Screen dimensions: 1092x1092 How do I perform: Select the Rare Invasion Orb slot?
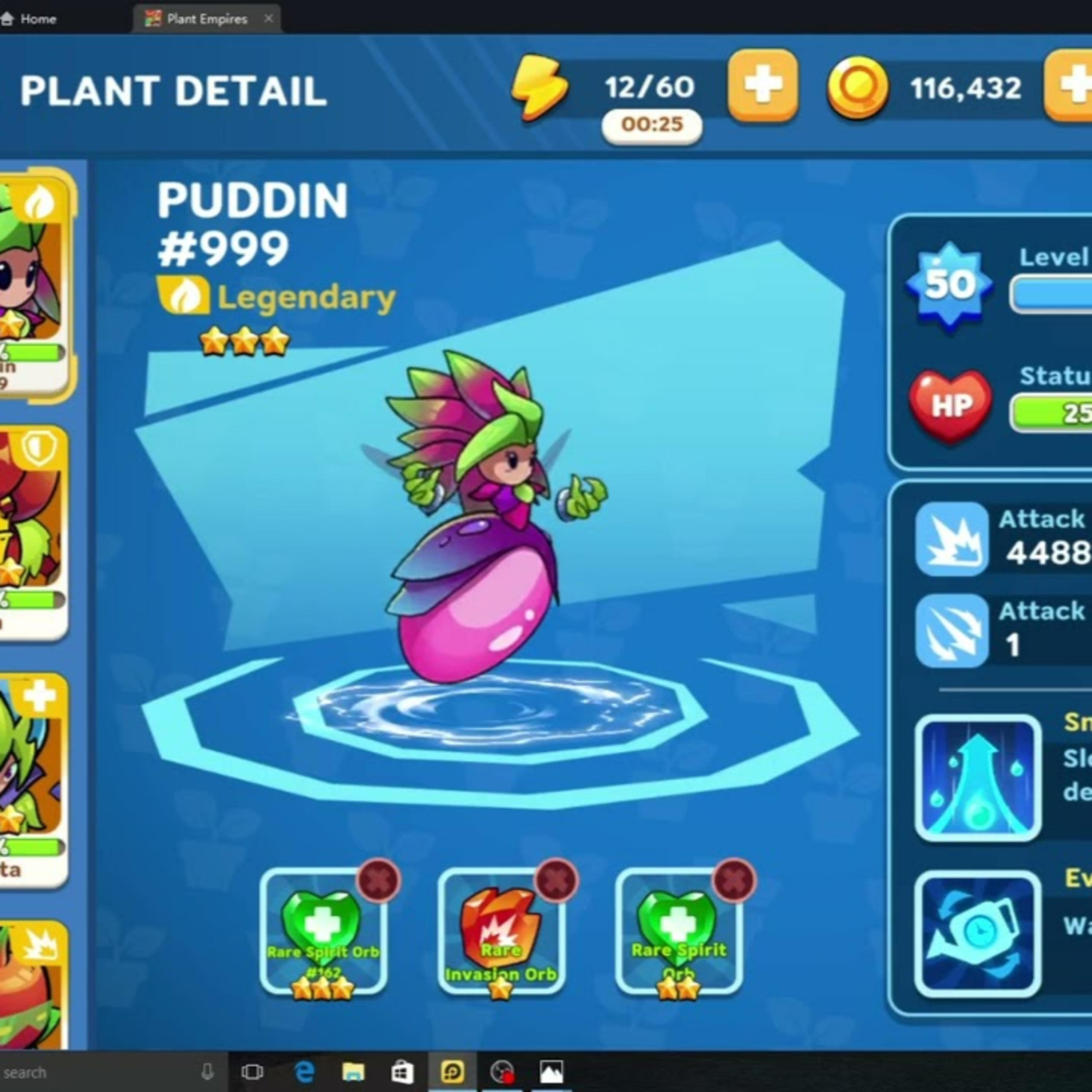click(x=501, y=933)
